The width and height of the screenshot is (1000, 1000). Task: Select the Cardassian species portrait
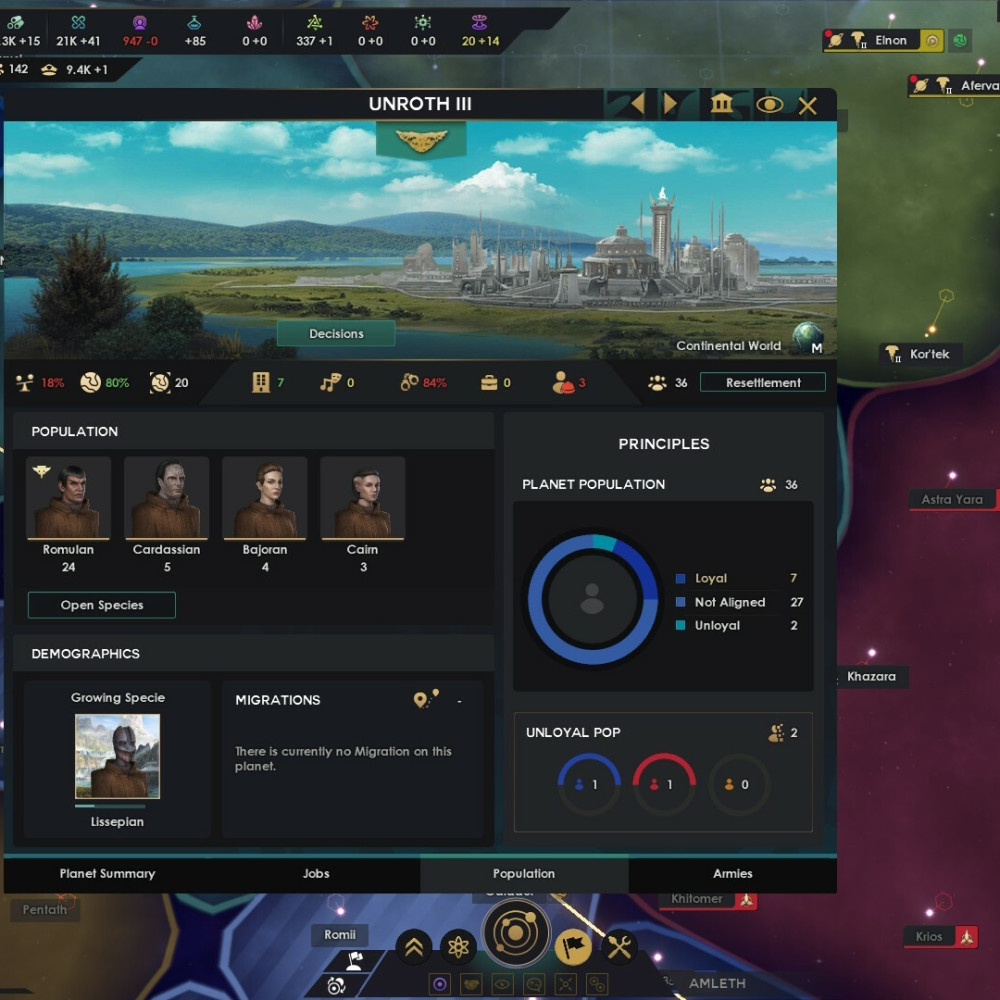[167, 498]
